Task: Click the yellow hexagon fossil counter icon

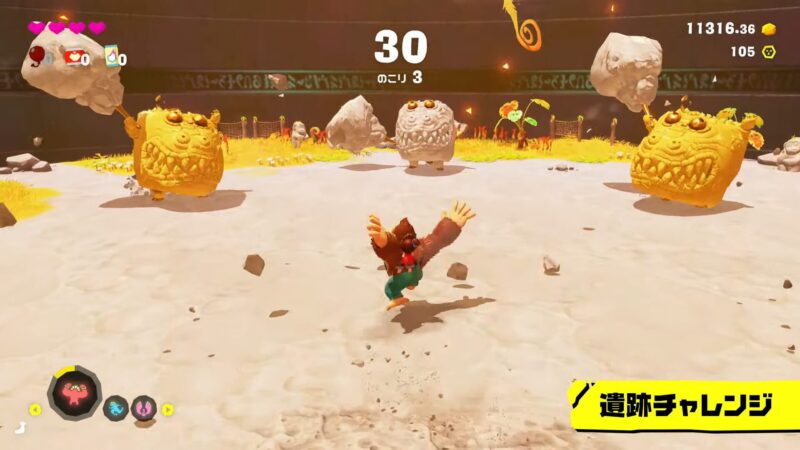Action: tap(770, 51)
